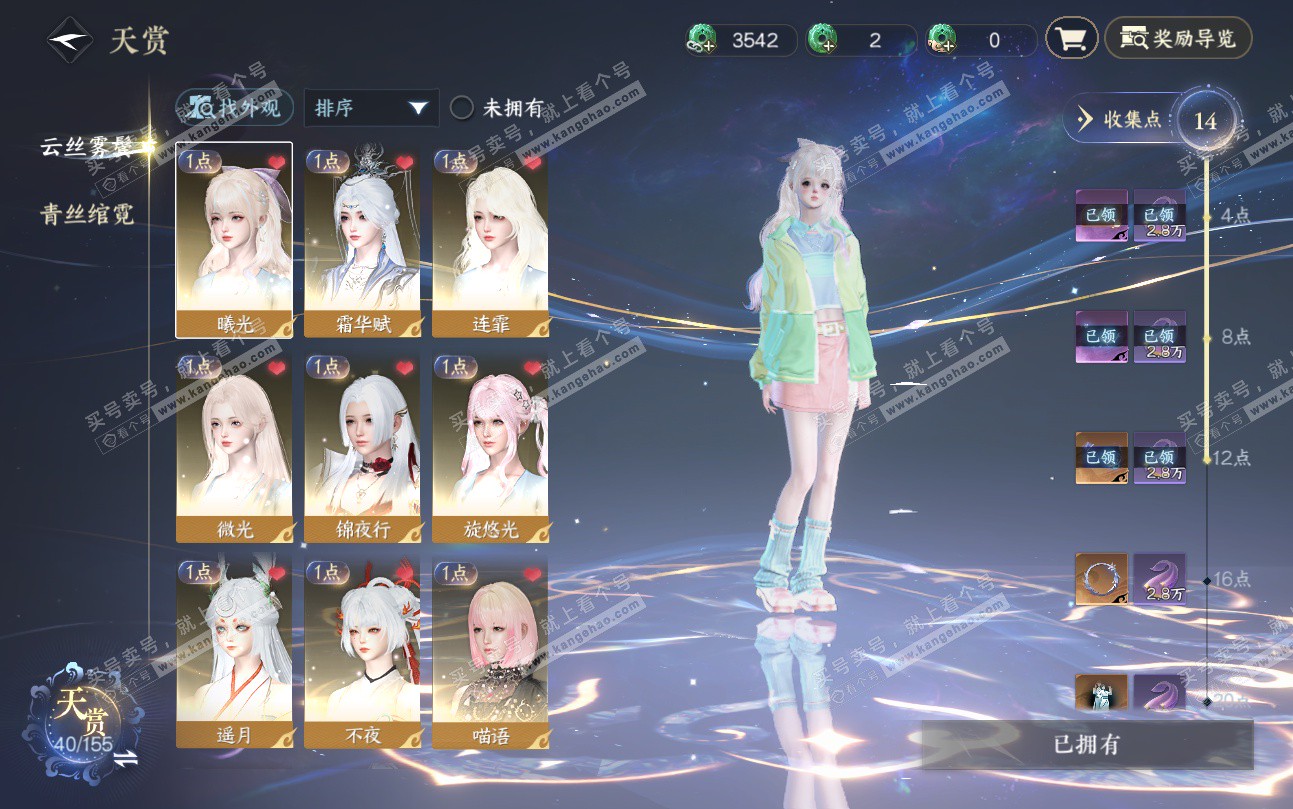Screen dimensions: 1293x809
Task: Select the 遥月 hairstyle card
Action: (x=234, y=653)
